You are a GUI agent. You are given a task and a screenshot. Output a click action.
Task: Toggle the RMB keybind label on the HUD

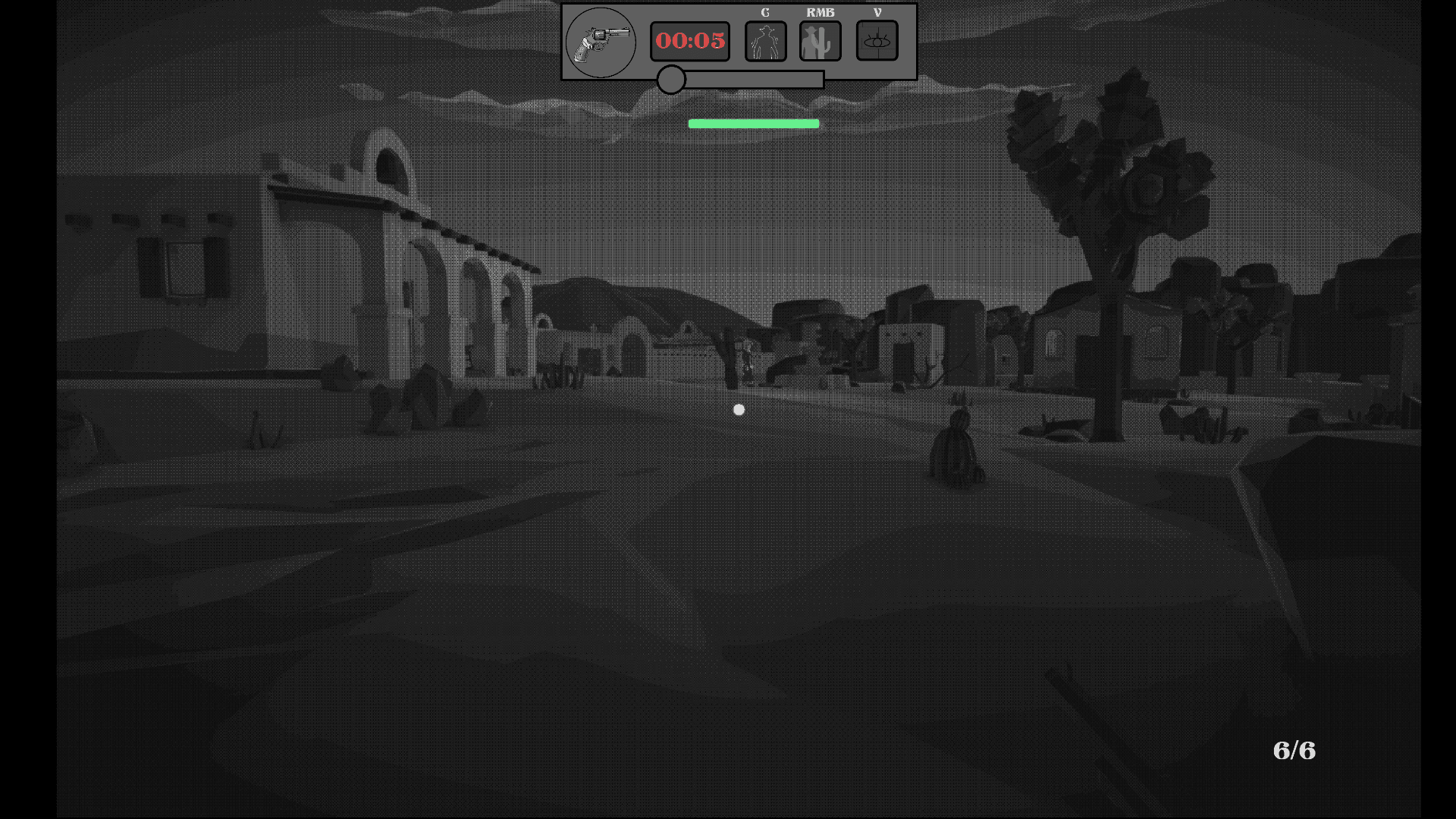tap(821, 12)
